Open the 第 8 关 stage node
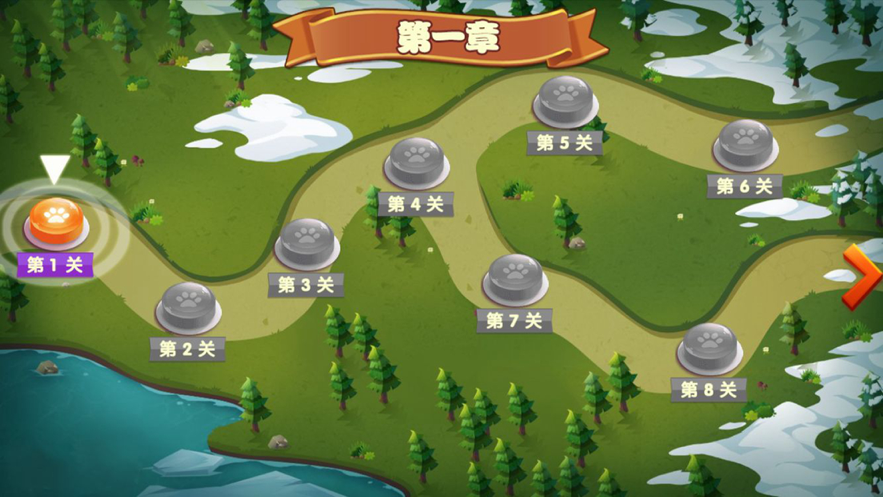The width and height of the screenshot is (883, 497). click(709, 346)
